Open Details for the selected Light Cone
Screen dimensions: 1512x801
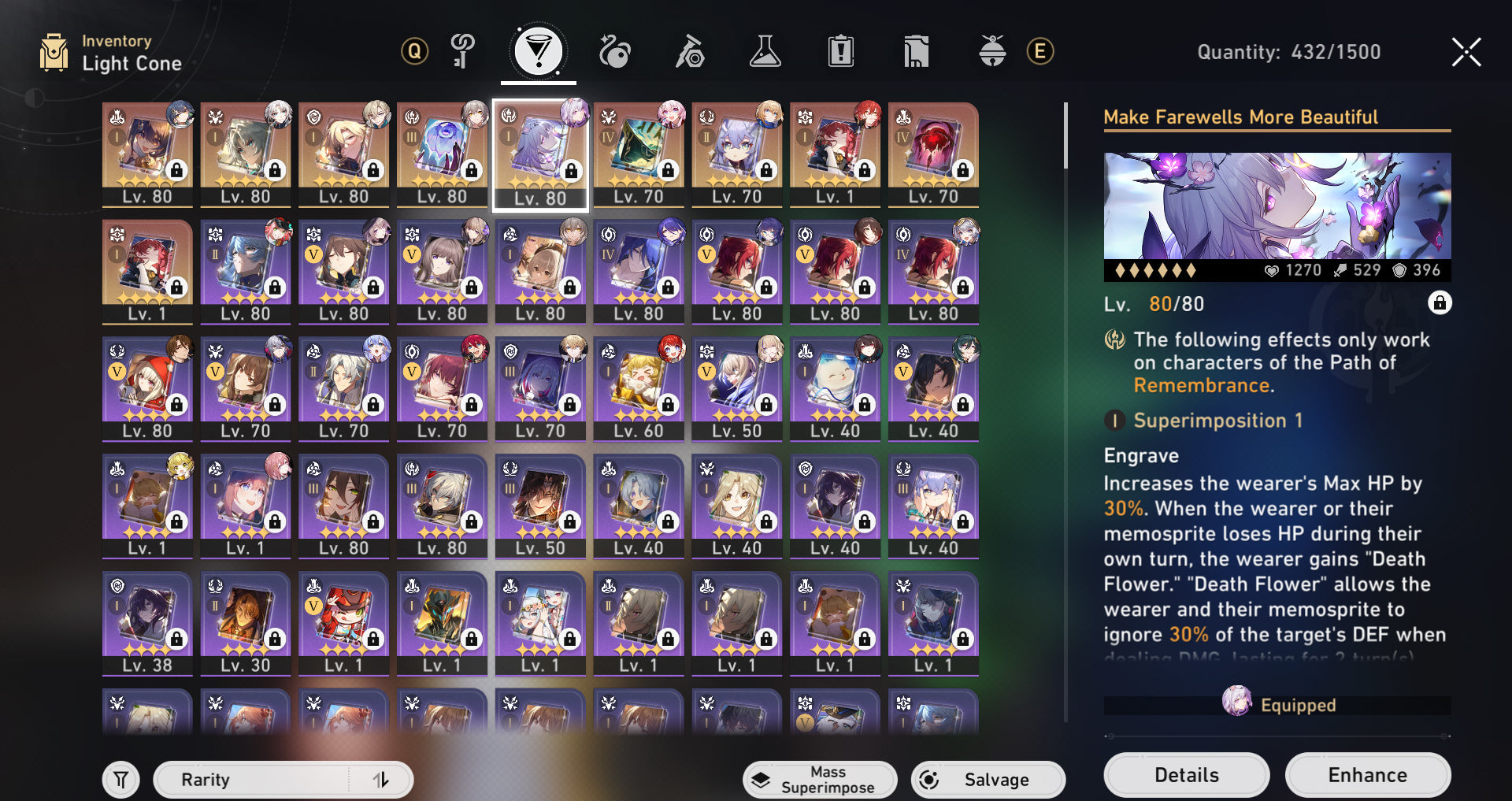pyautogui.click(x=1186, y=775)
